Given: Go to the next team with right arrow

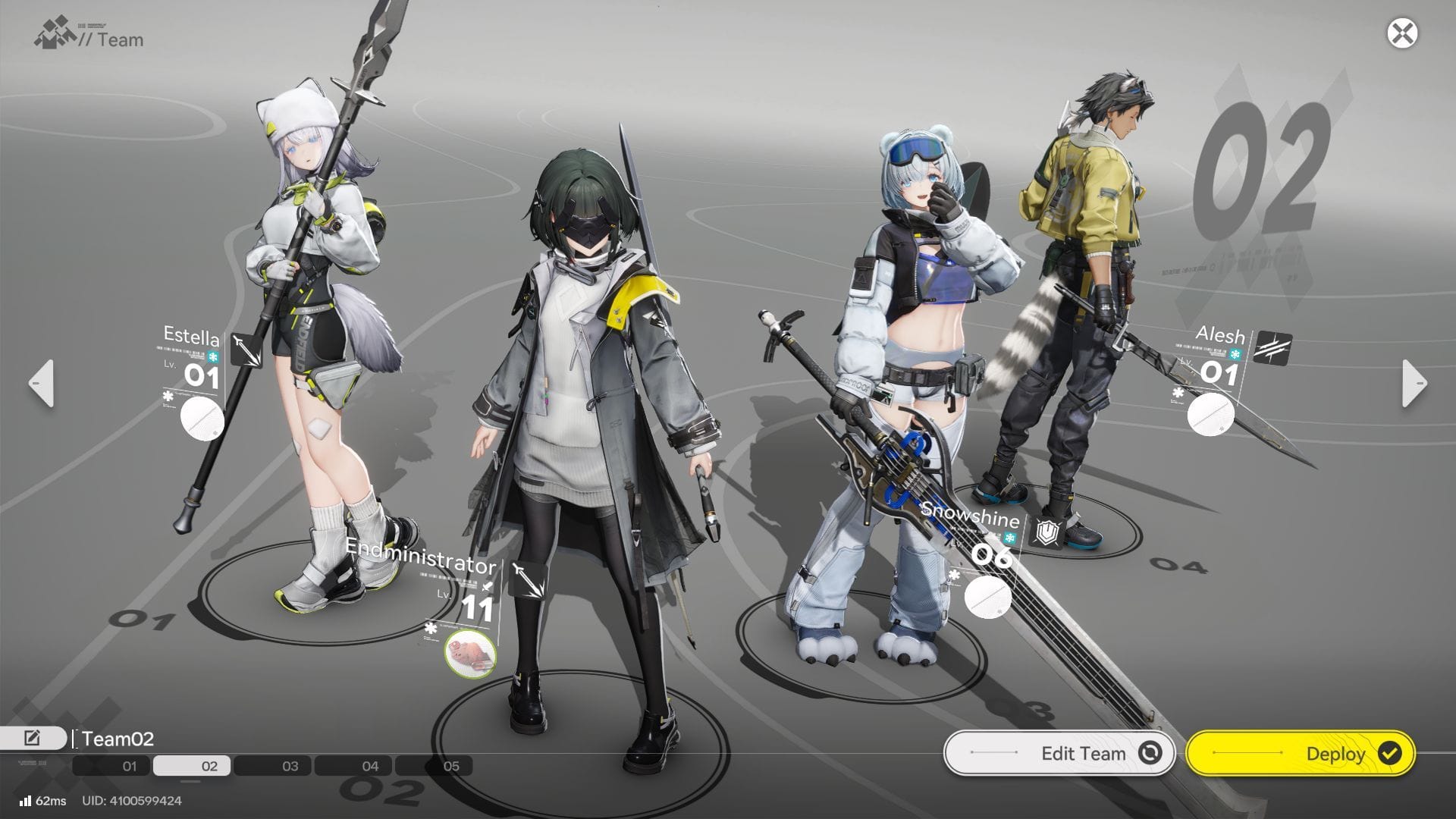Looking at the screenshot, I should (1414, 384).
